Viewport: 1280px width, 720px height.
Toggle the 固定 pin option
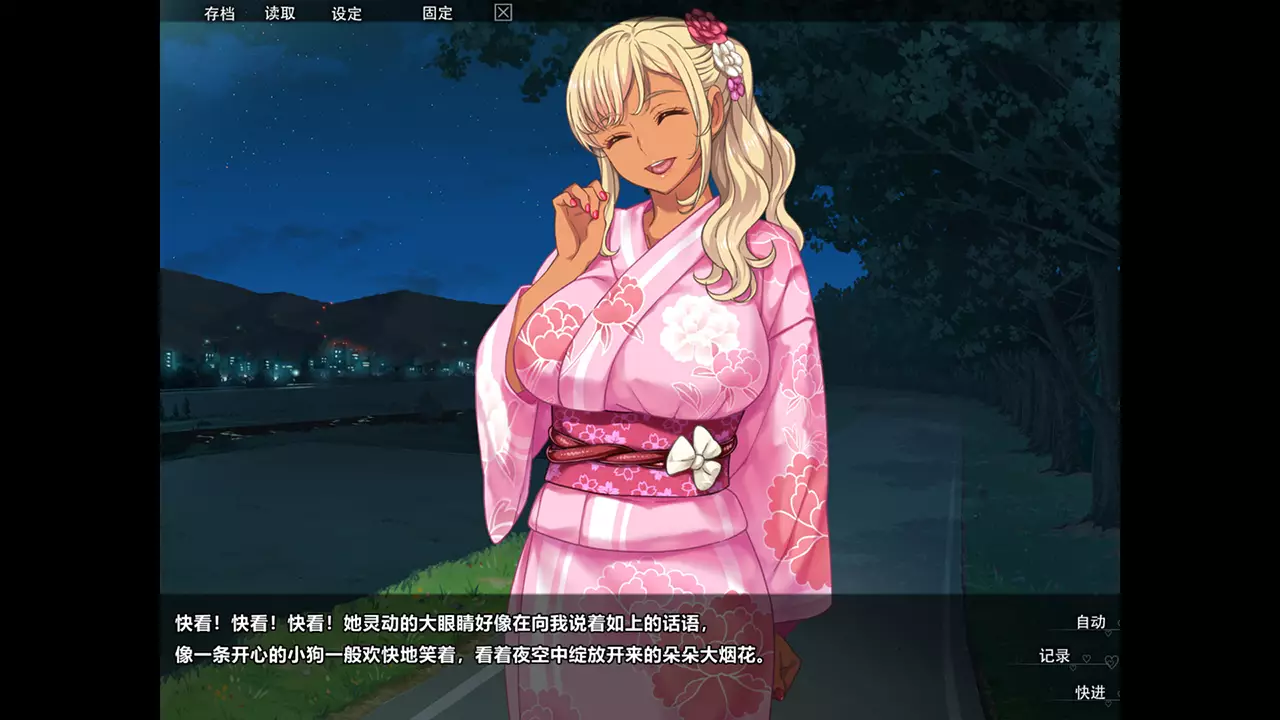coord(438,13)
